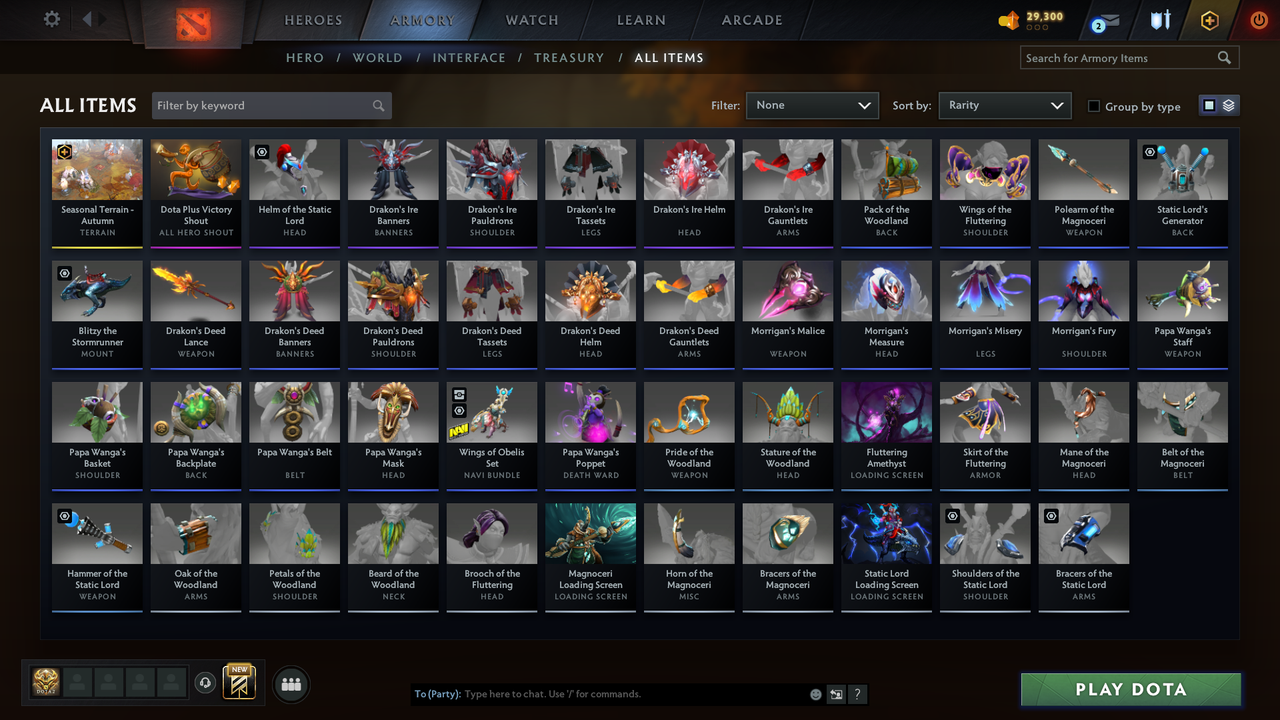The height and width of the screenshot is (720, 1280).
Task: Select the Drakon's Ire Helm thumbnail
Action: coord(689,168)
